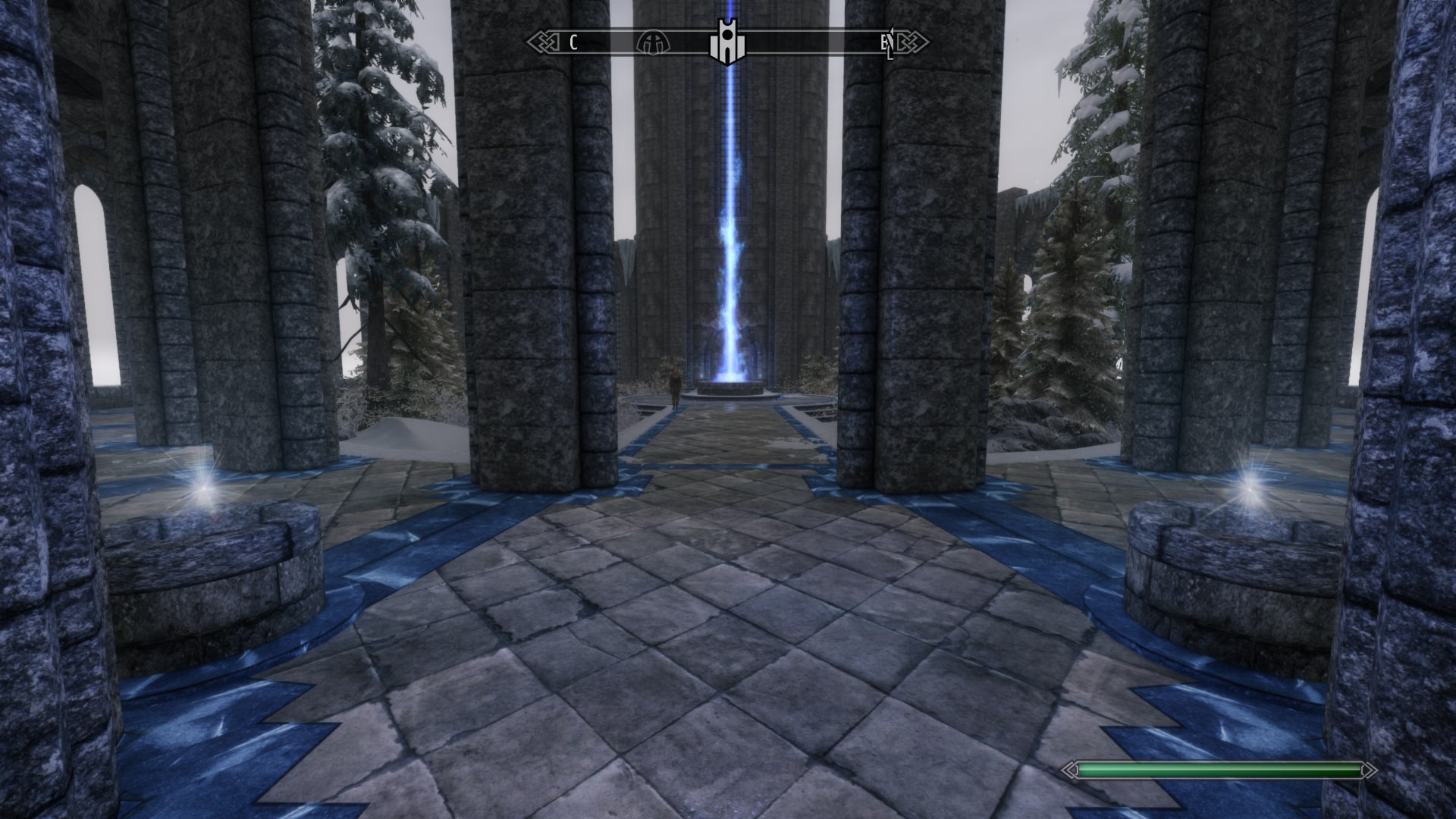Click the blue beam of light at the center

[729, 227]
